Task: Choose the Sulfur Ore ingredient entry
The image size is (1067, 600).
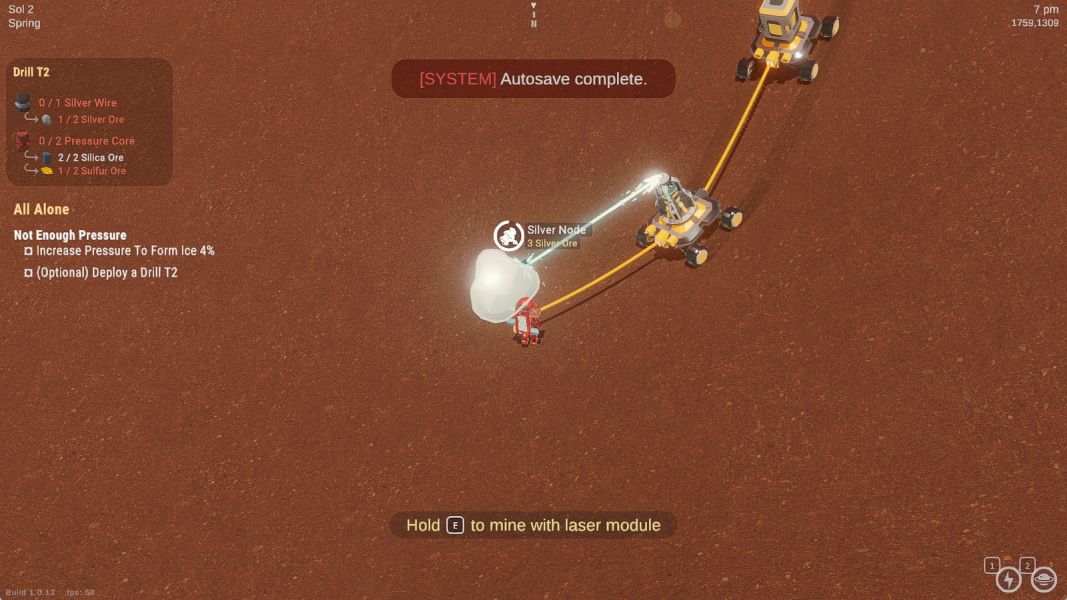Action: click(x=91, y=171)
